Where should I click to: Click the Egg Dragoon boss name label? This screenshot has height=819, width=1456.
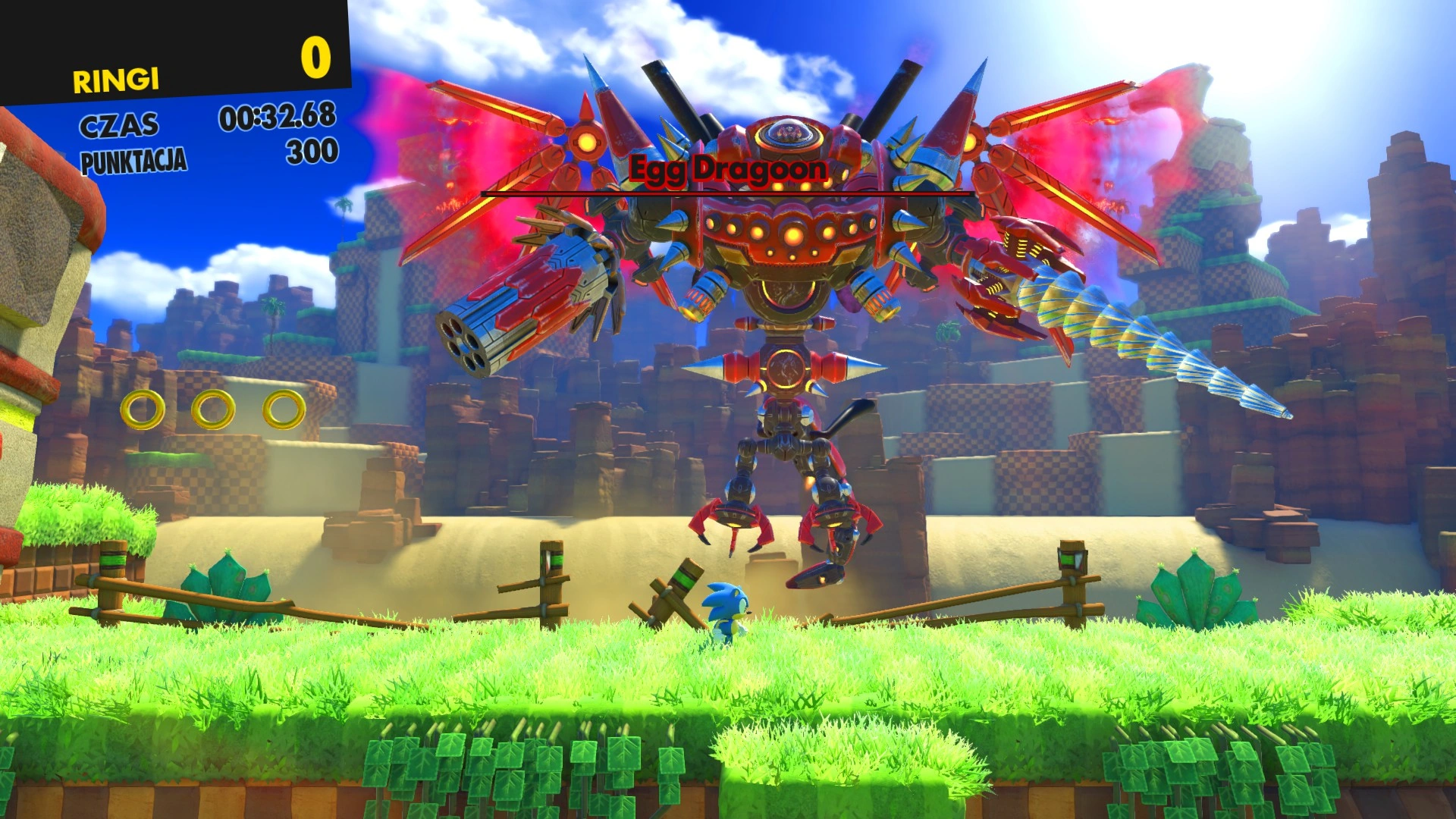click(x=728, y=168)
